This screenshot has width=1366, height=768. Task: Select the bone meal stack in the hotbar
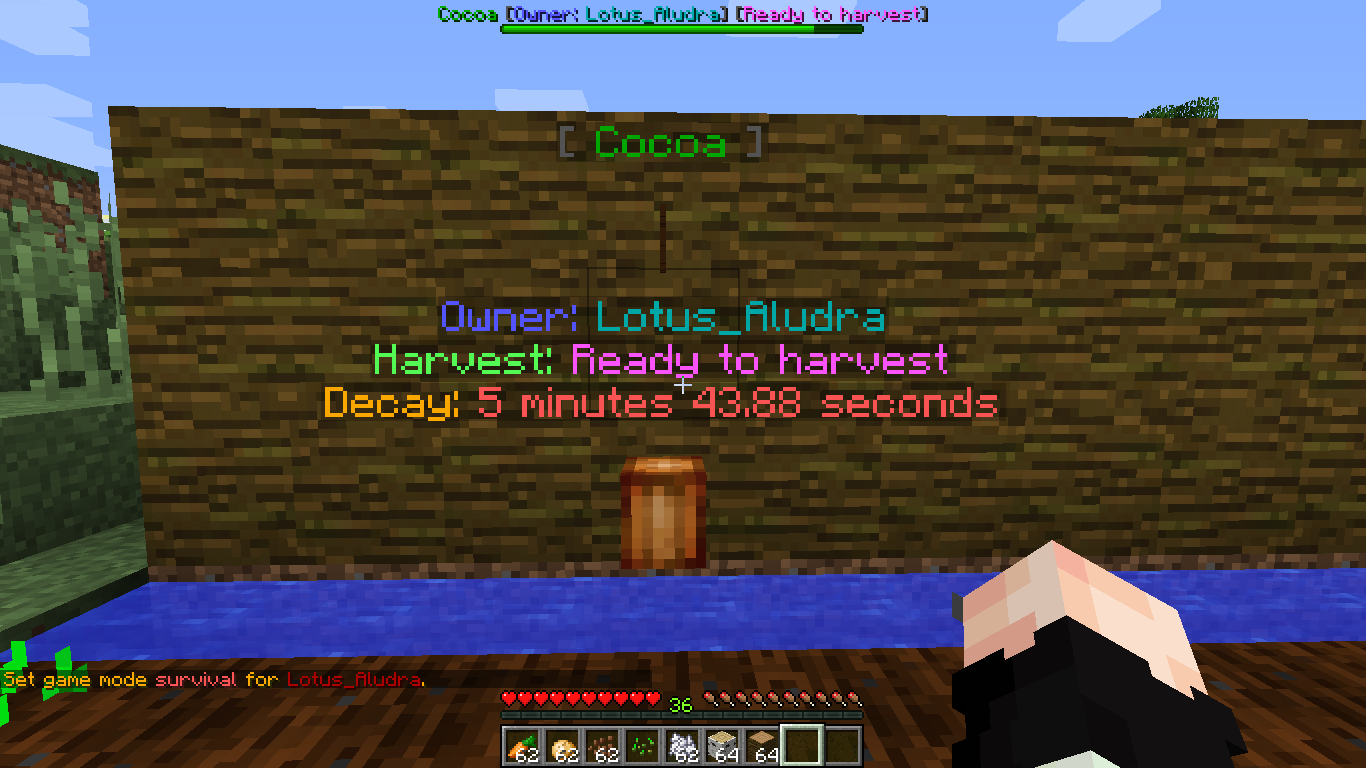681,747
